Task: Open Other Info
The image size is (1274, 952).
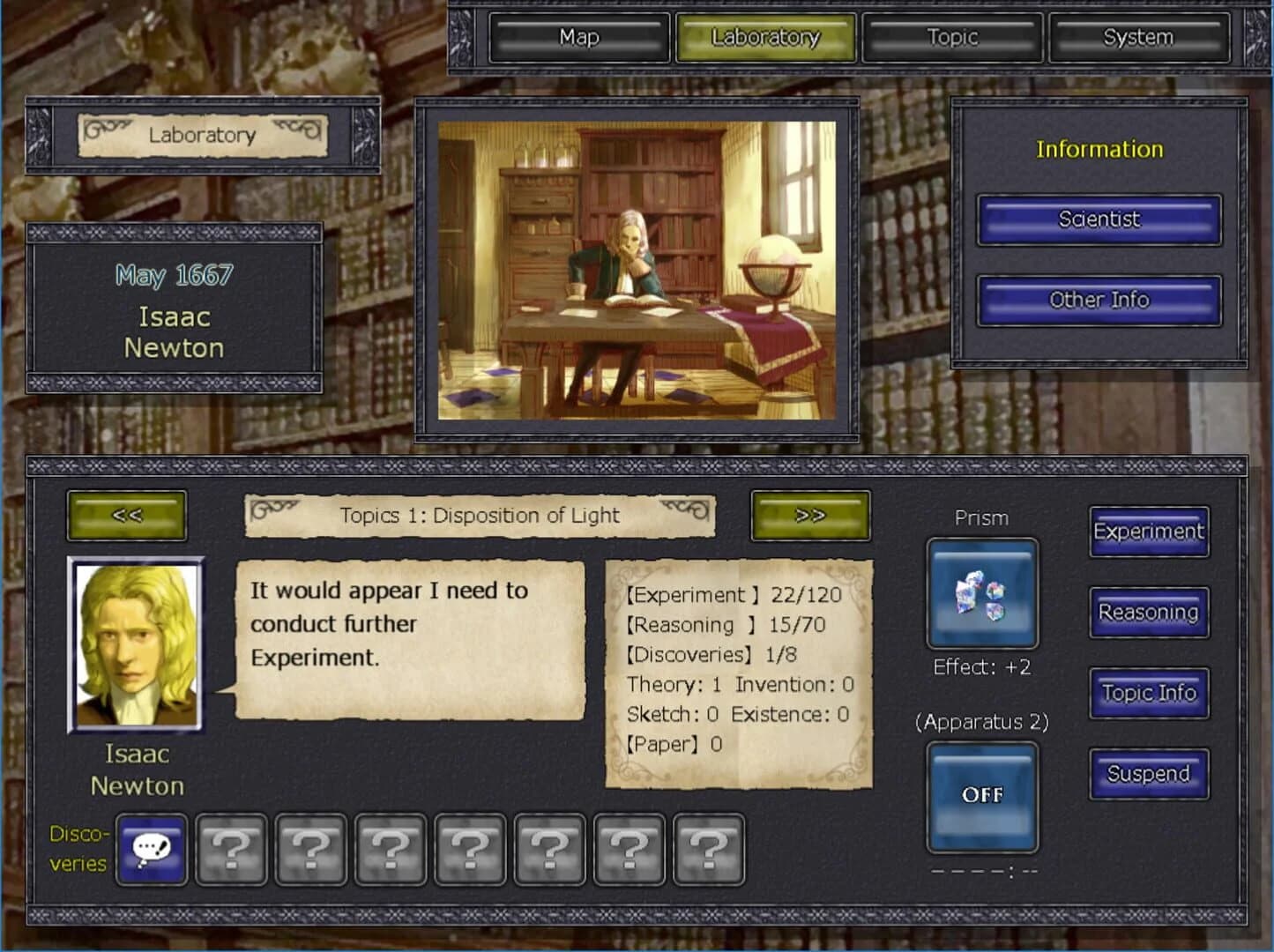Action: coord(1099,301)
